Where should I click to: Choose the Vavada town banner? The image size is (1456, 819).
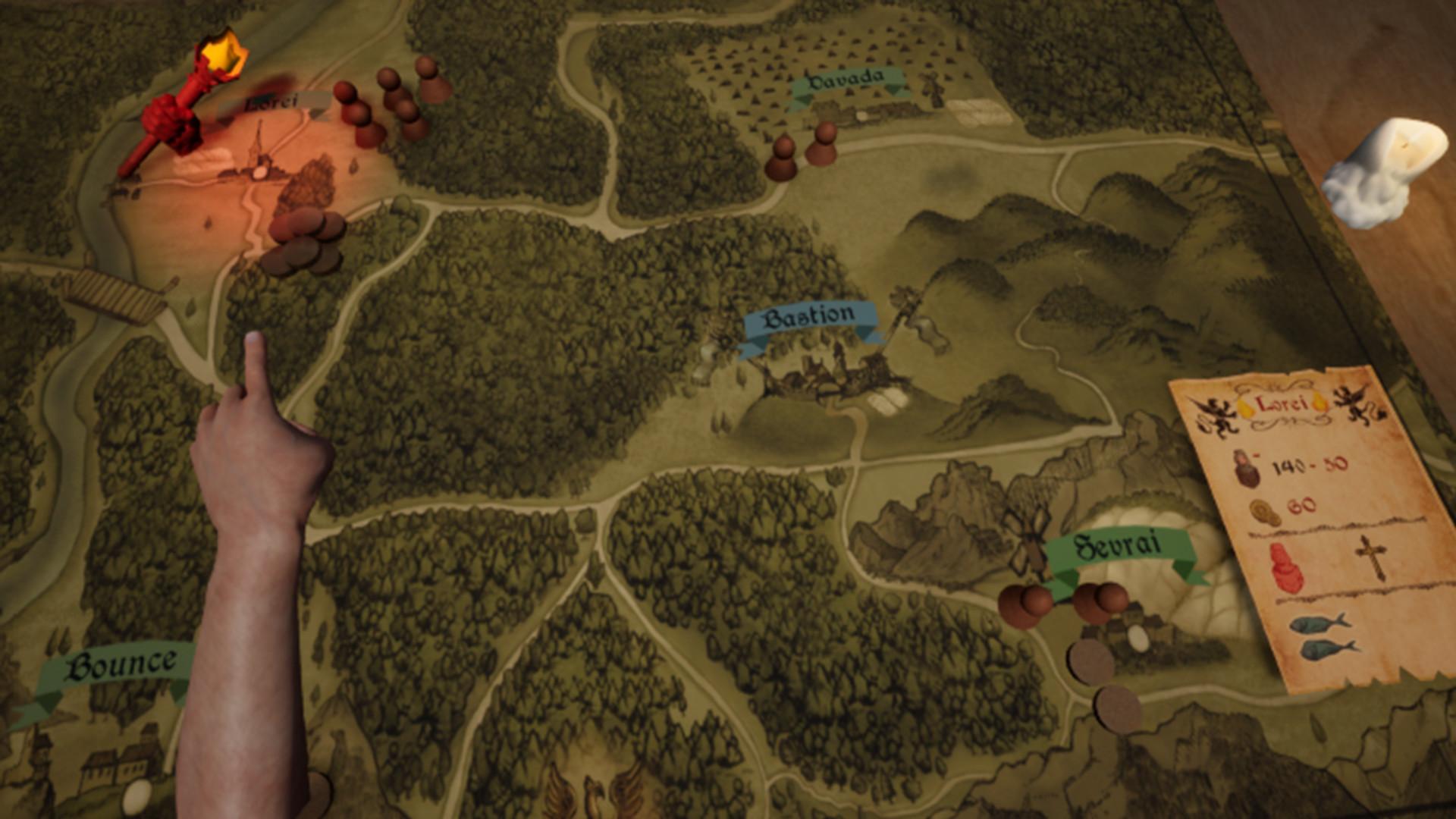click(846, 80)
